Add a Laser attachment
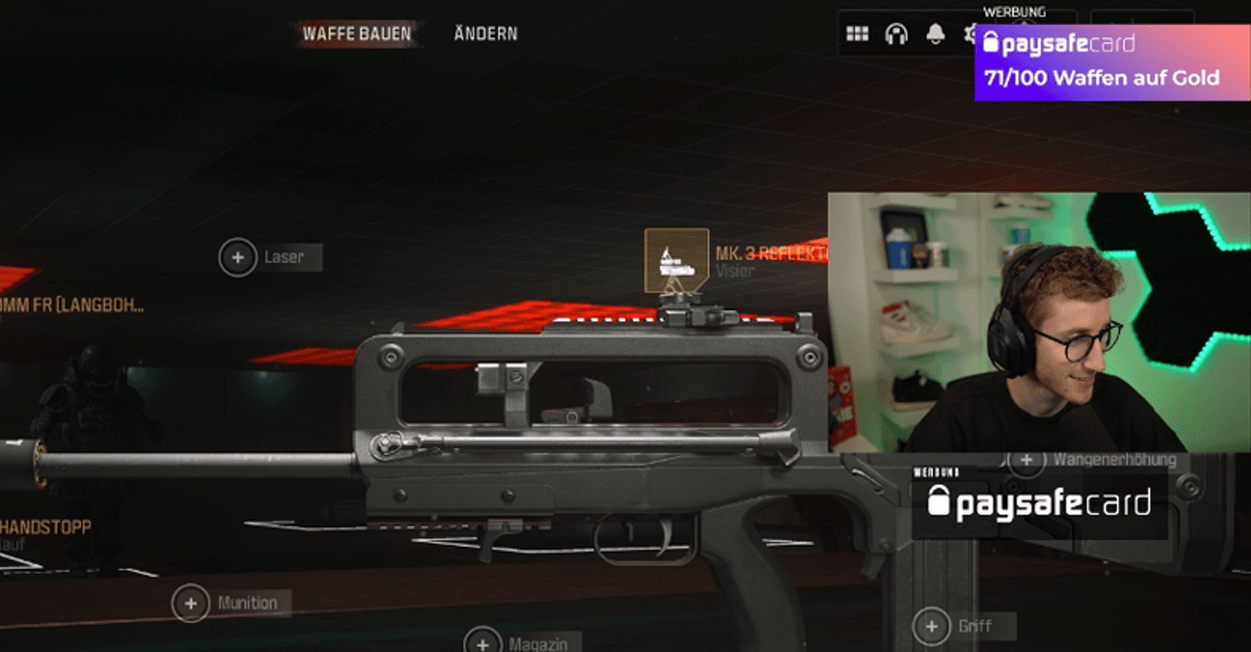 point(238,257)
